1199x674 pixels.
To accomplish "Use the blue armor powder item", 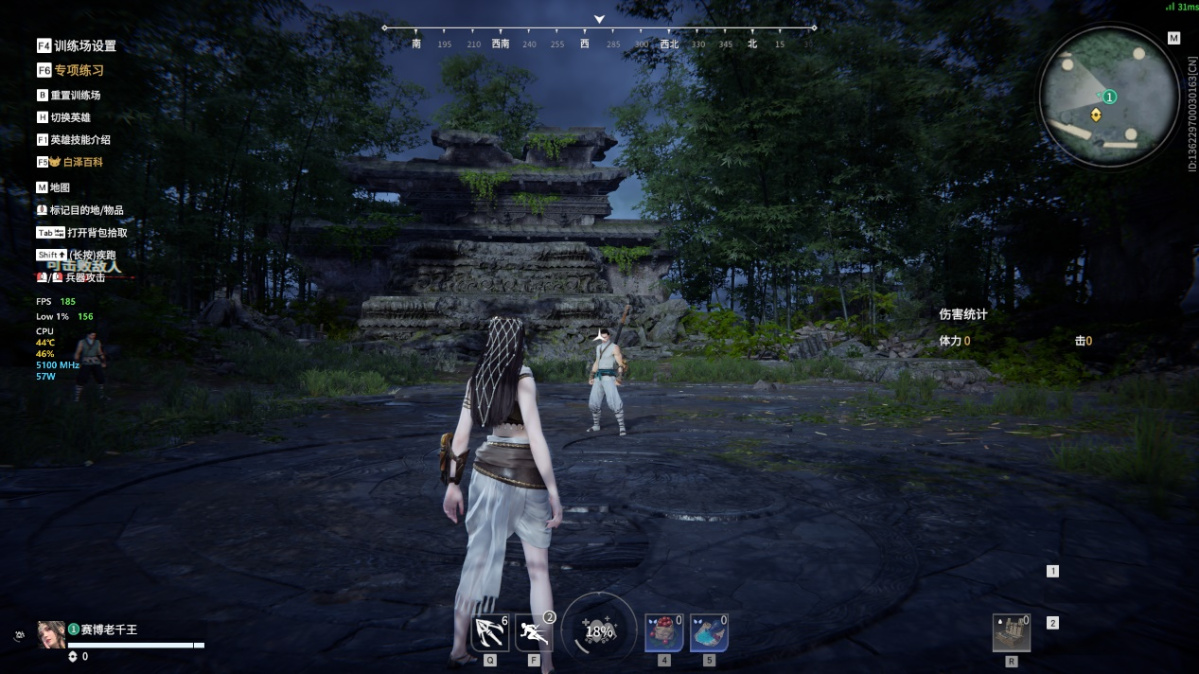I will click(708, 633).
